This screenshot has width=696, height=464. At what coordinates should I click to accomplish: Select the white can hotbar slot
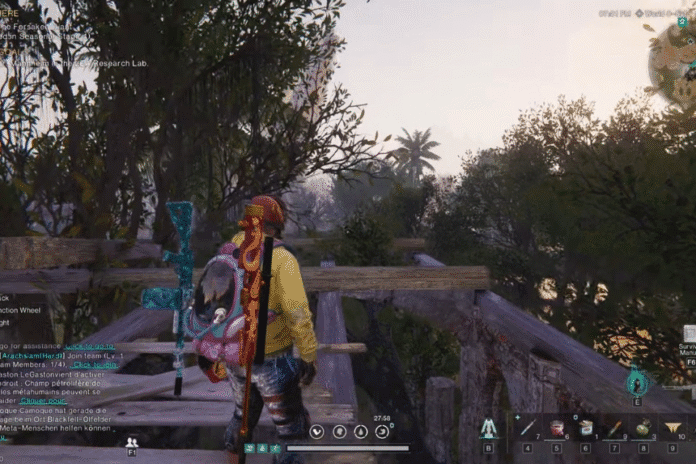tap(586, 428)
